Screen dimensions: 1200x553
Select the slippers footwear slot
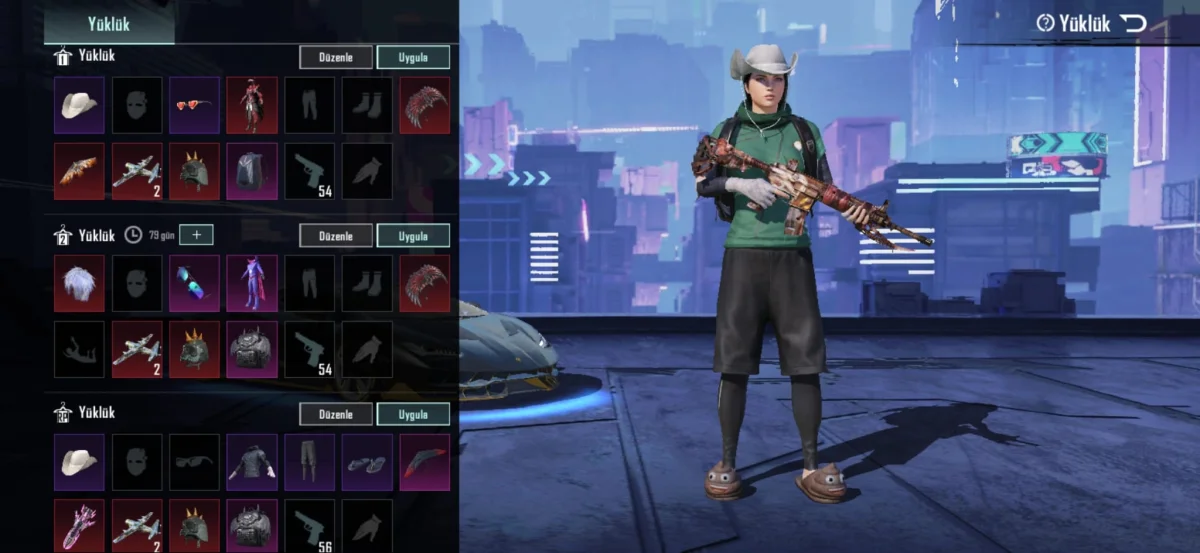pyautogui.click(x=367, y=461)
